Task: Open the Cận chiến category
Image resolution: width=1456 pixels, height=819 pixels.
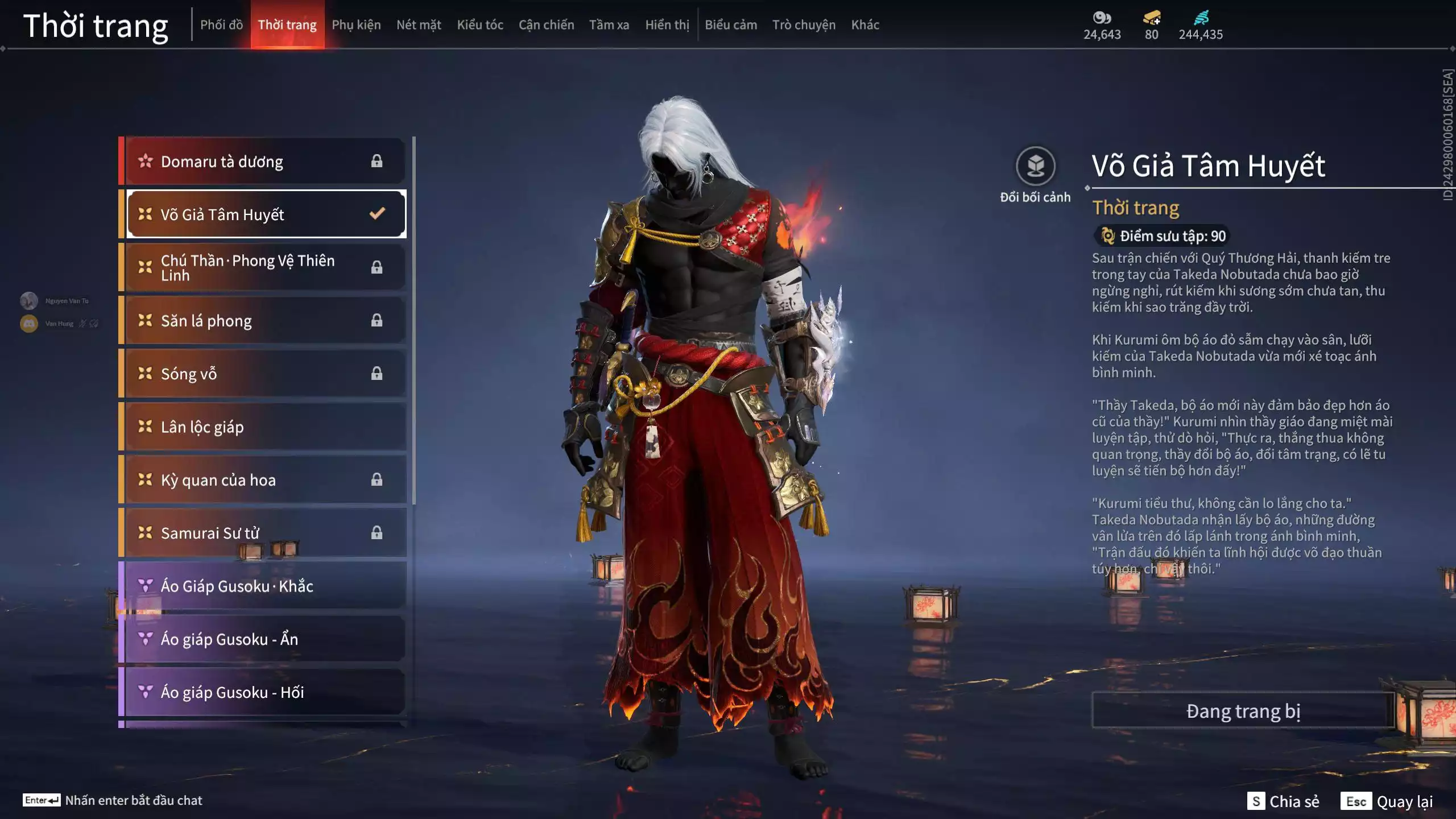Action: tap(546, 25)
